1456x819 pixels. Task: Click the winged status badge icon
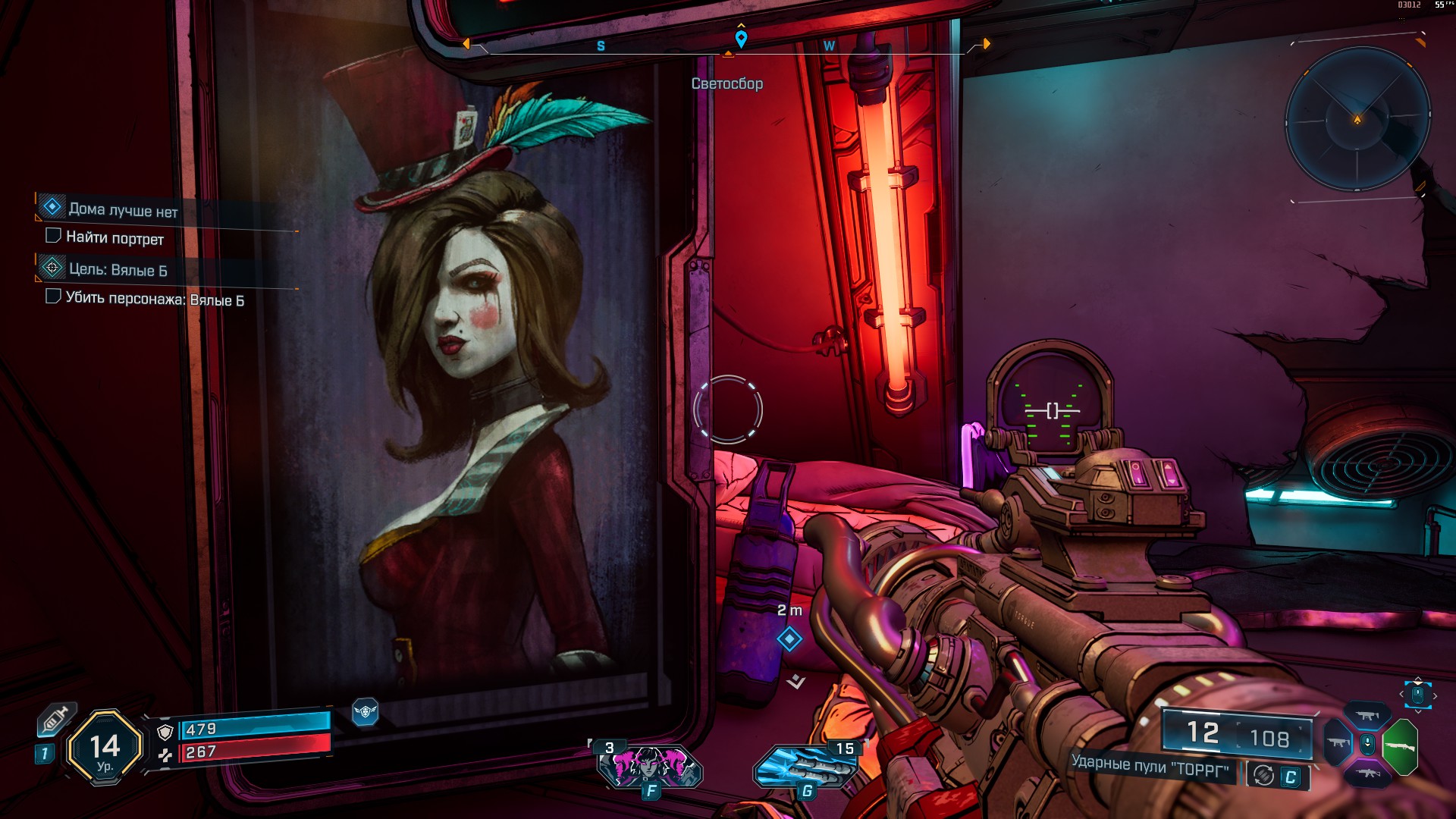click(365, 711)
